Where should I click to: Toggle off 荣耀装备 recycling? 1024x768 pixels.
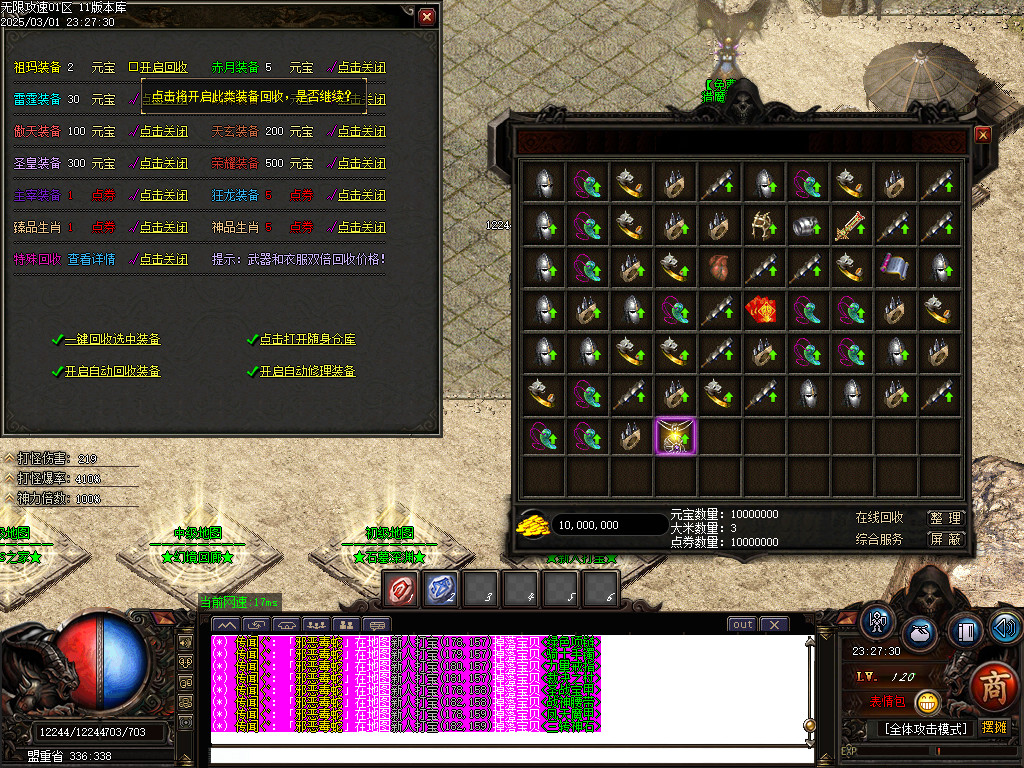point(360,163)
